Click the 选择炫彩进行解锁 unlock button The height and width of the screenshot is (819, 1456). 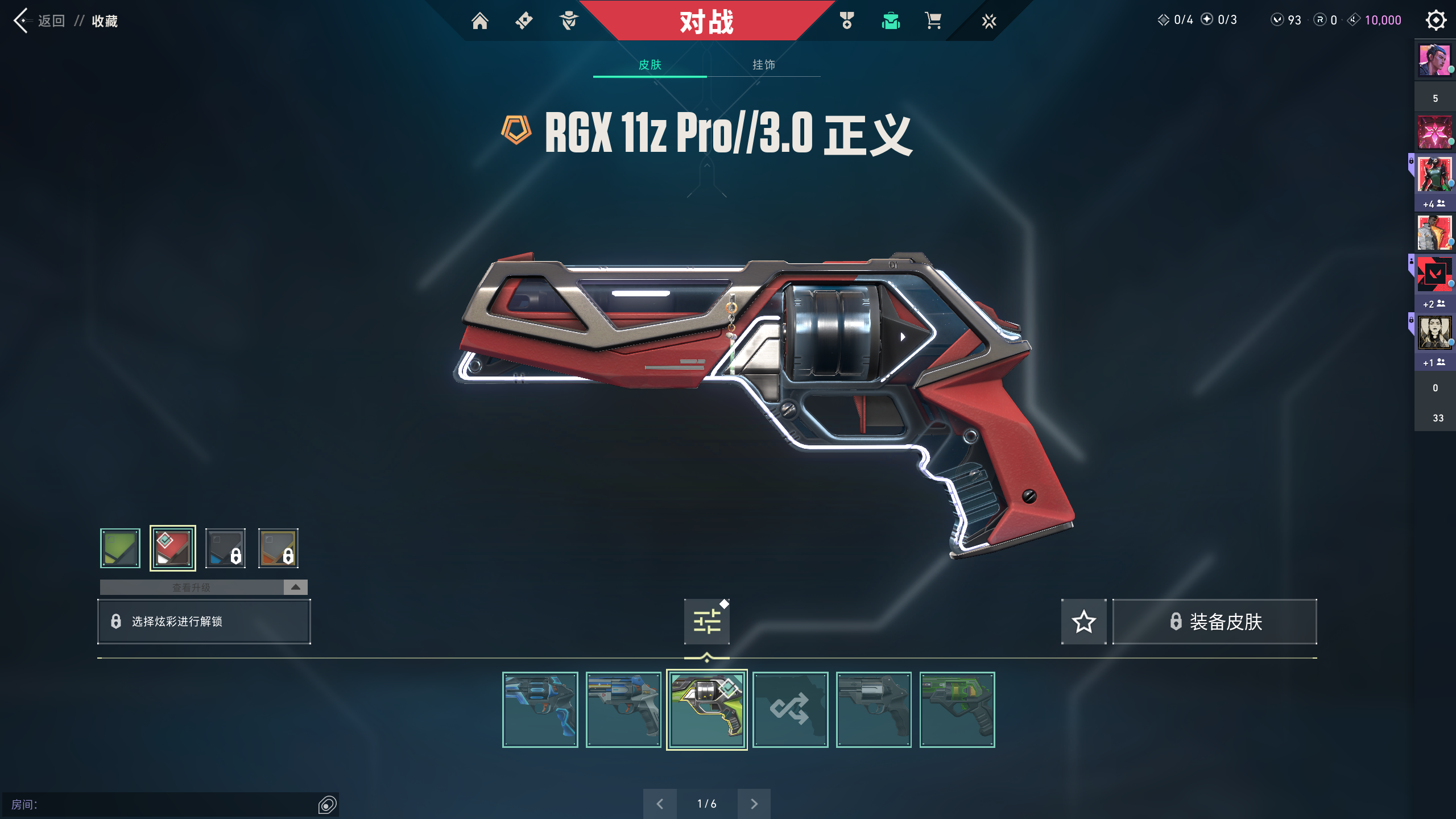[x=204, y=622]
